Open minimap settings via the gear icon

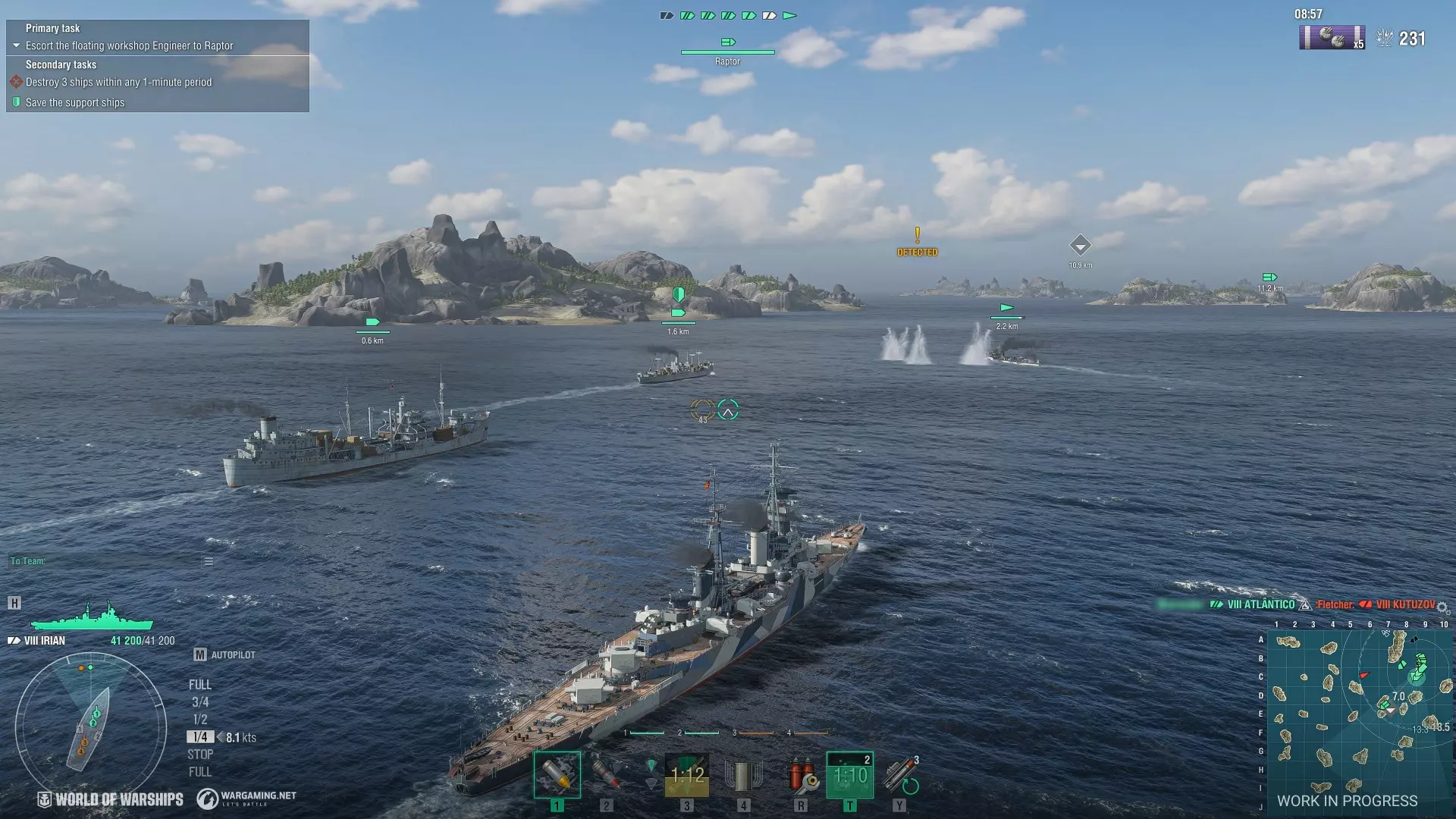pos(1442,608)
